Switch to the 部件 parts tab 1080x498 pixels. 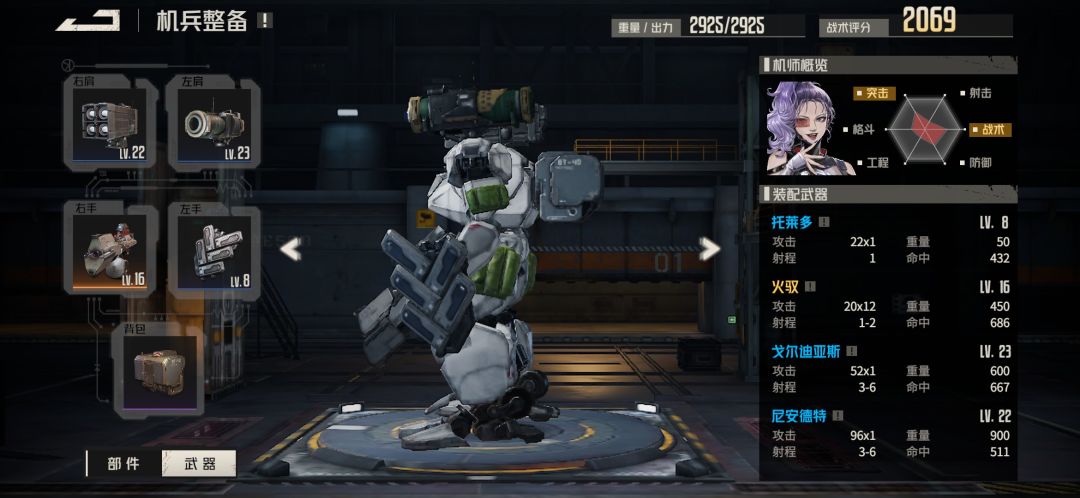tap(123, 464)
